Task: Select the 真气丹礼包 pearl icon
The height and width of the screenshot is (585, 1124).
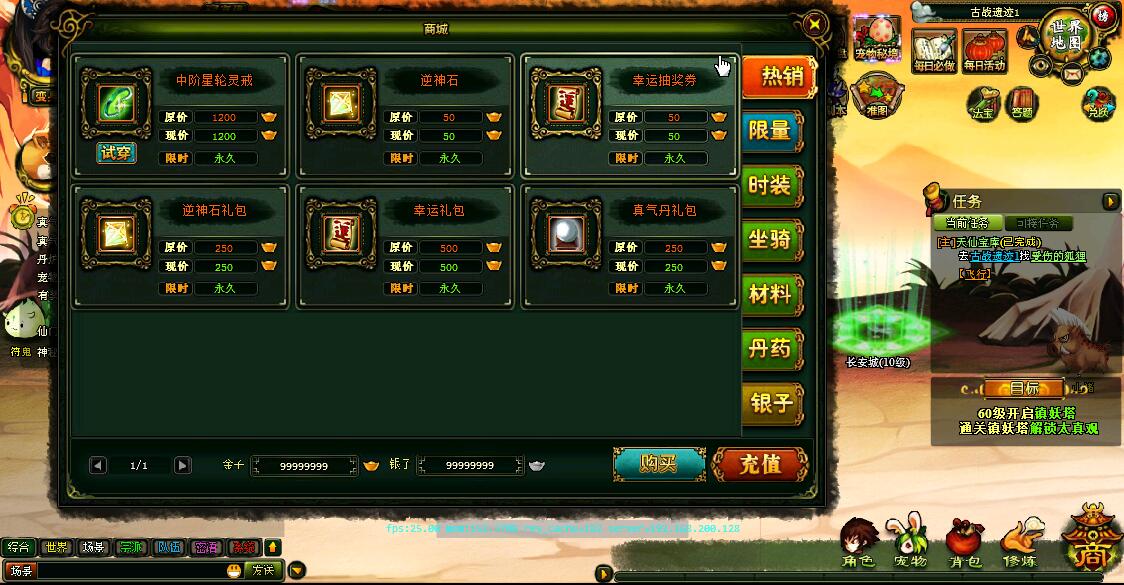Action: click(565, 233)
